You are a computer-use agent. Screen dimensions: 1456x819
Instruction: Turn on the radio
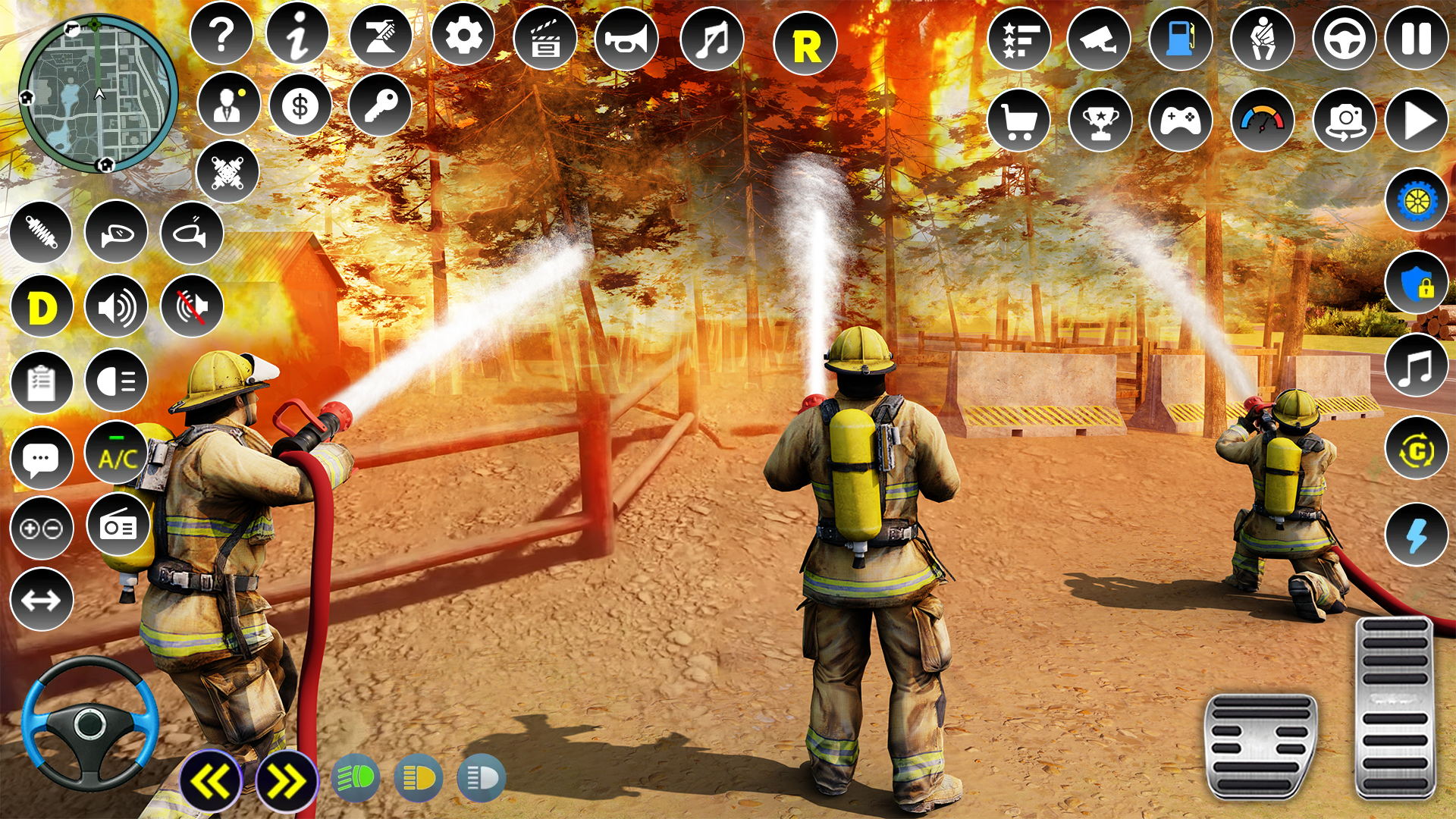[118, 525]
